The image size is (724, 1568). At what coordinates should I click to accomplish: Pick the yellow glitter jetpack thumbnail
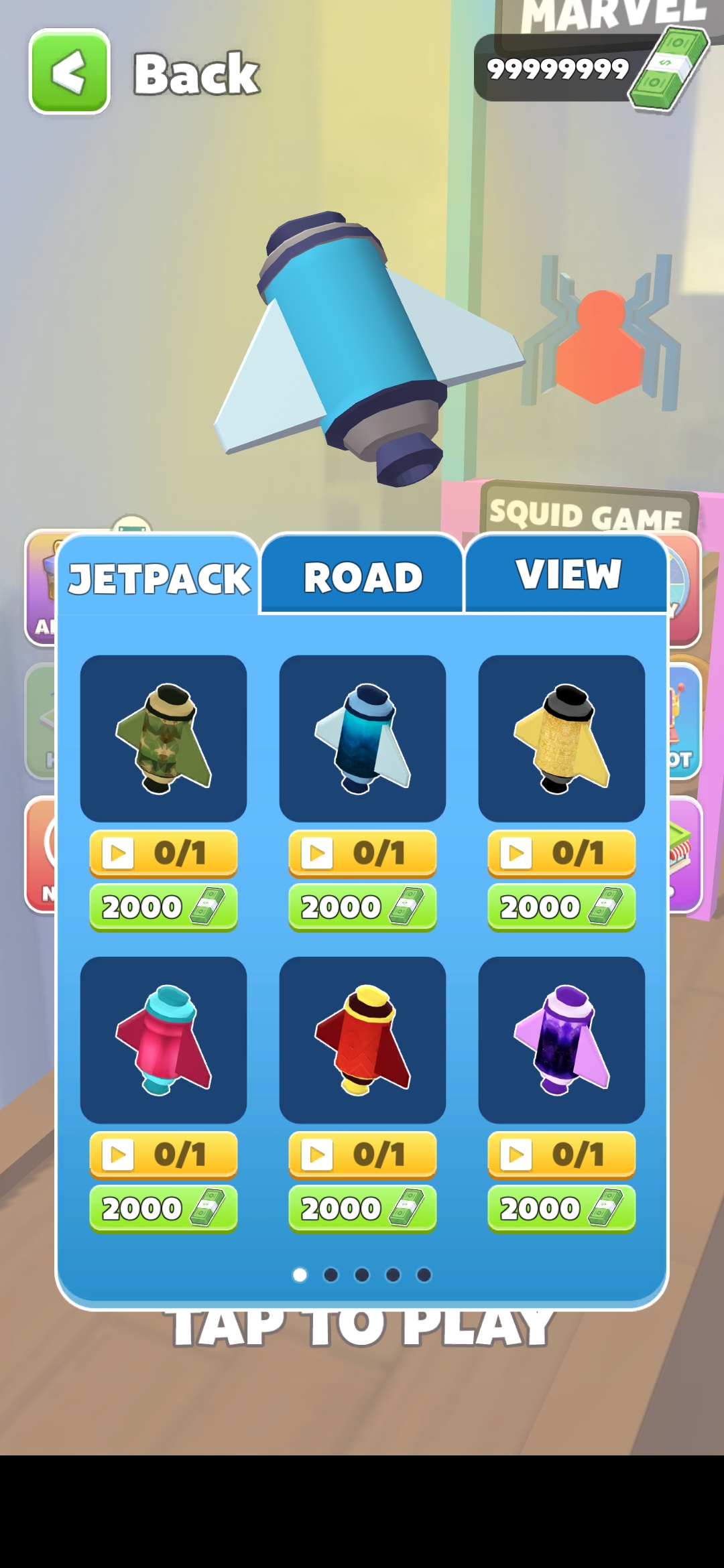(x=562, y=738)
